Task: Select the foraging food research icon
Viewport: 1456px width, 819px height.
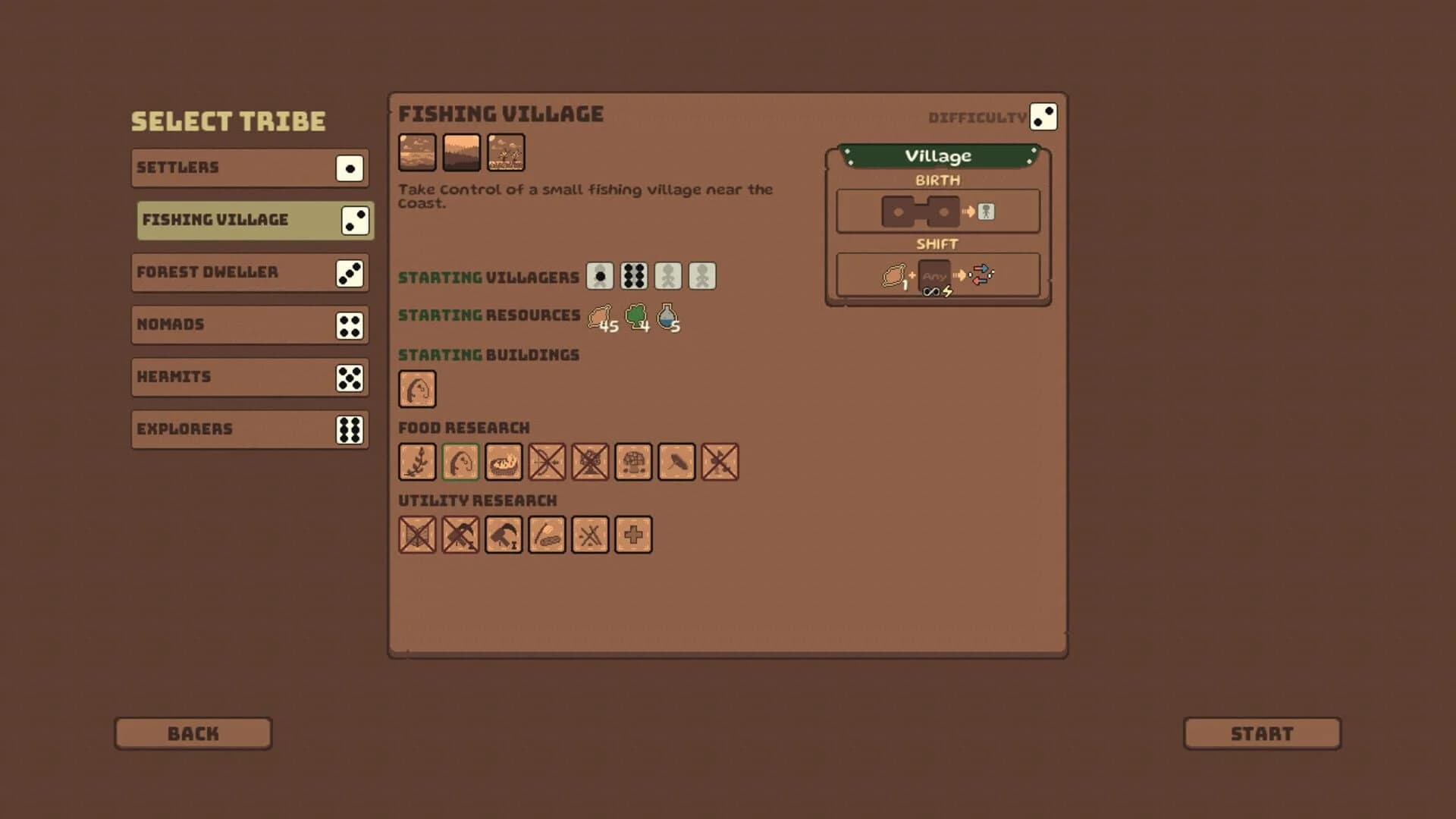Action: pos(418,462)
